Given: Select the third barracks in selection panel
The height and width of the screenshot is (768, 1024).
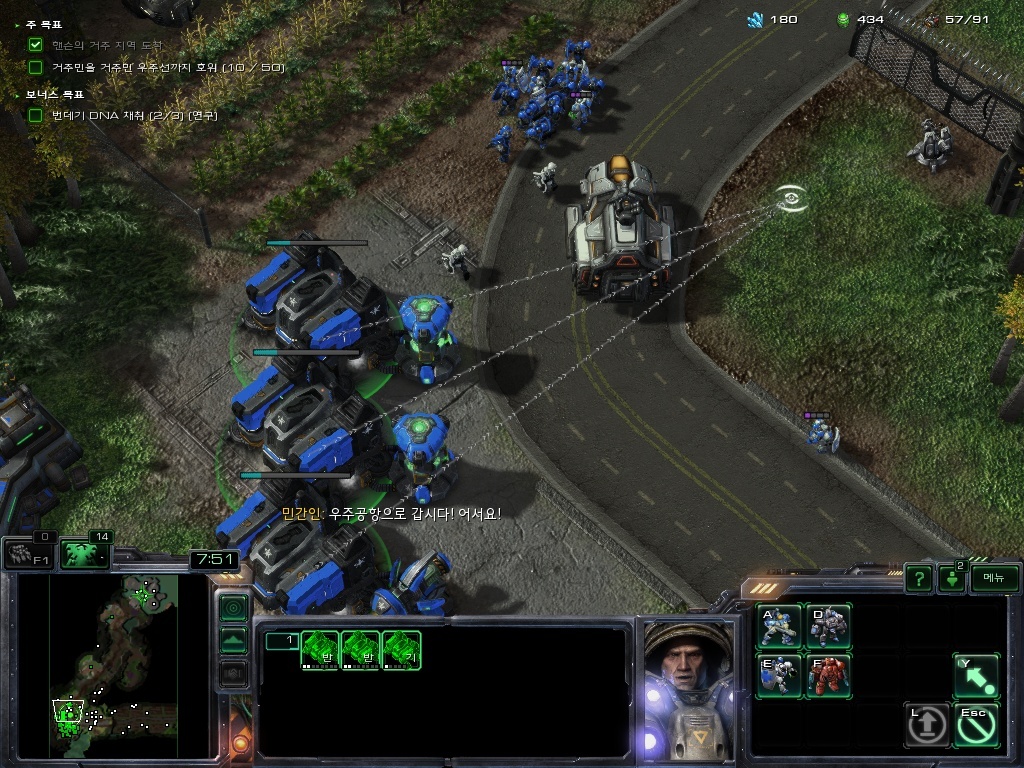Looking at the screenshot, I should pos(401,650).
